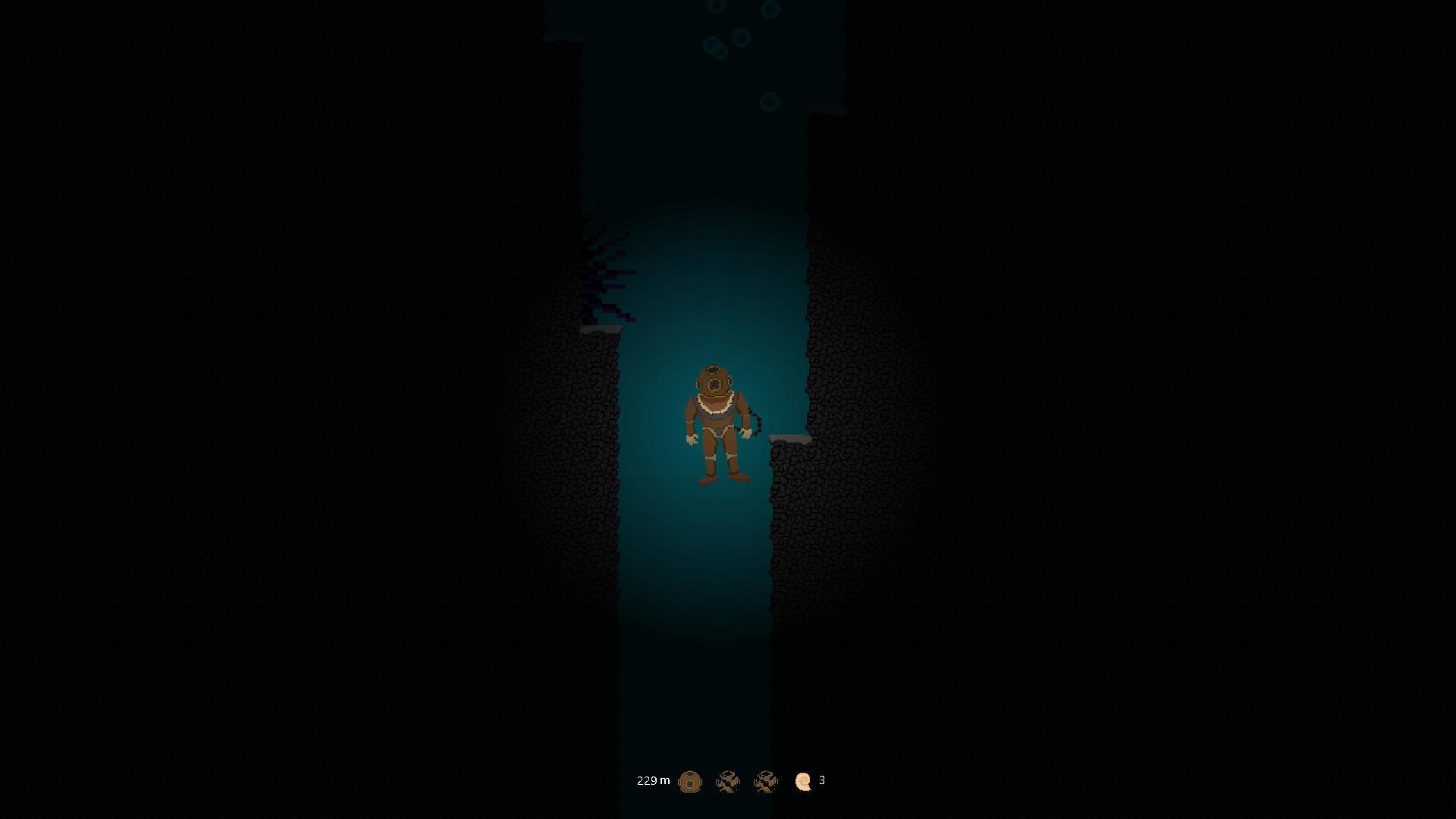The image size is (1456, 819).
Task: Toggle the rock platform right of the diver
Action: pos(789,438)
